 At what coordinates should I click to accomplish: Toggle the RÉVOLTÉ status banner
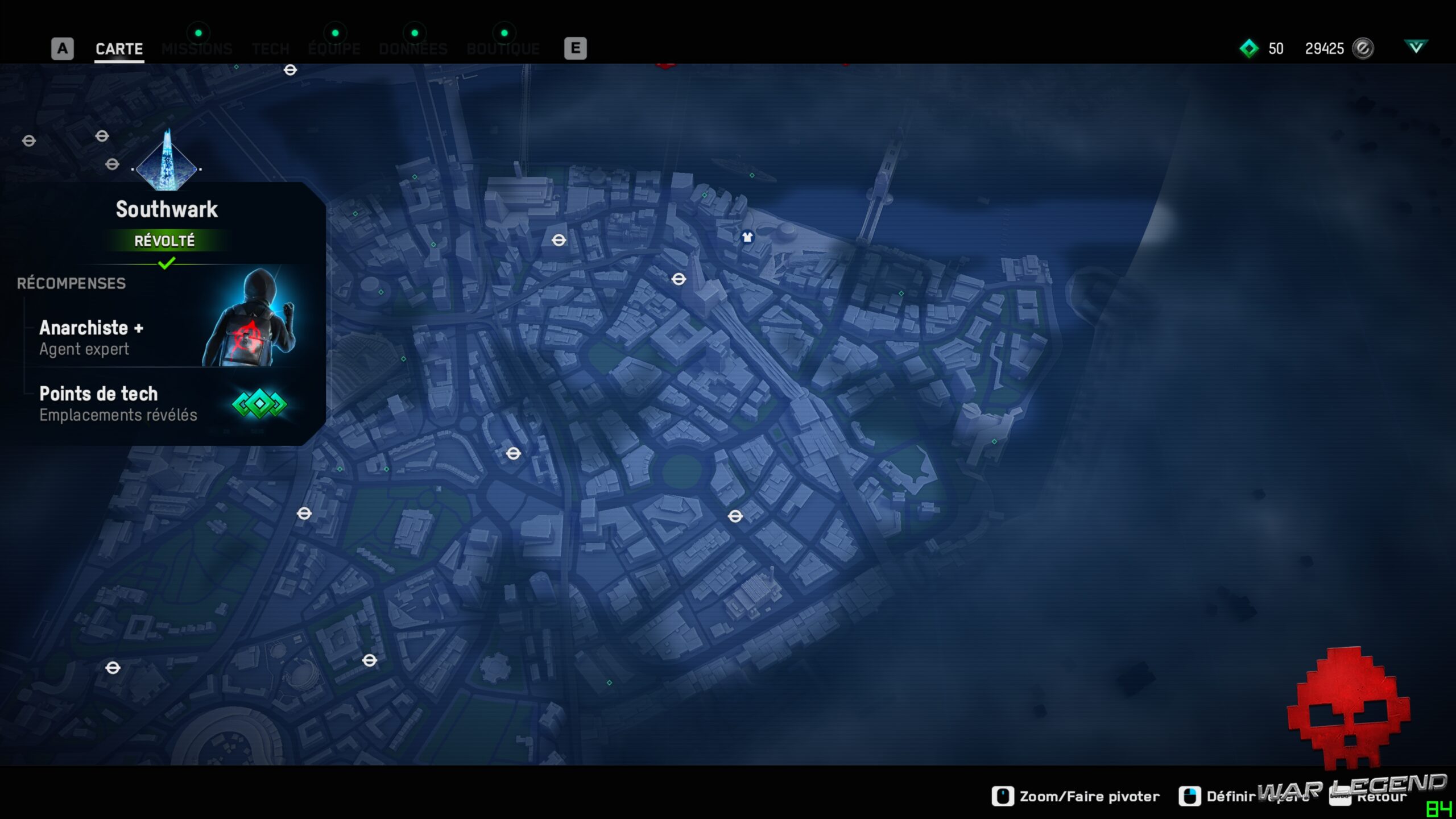pyautogui.click(x=166, y=241)
